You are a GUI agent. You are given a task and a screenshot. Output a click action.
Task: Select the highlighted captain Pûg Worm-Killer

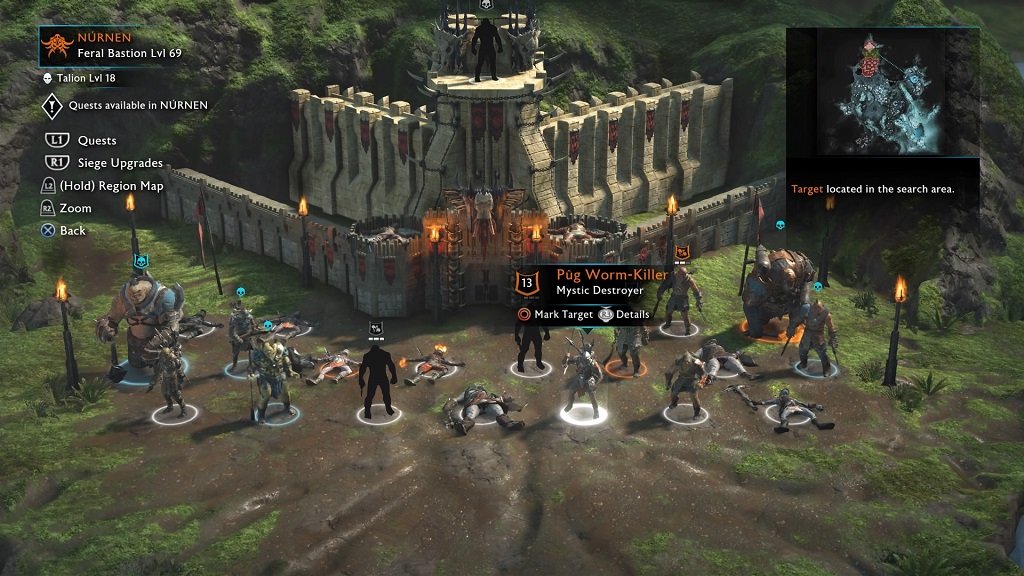[579, 379]
